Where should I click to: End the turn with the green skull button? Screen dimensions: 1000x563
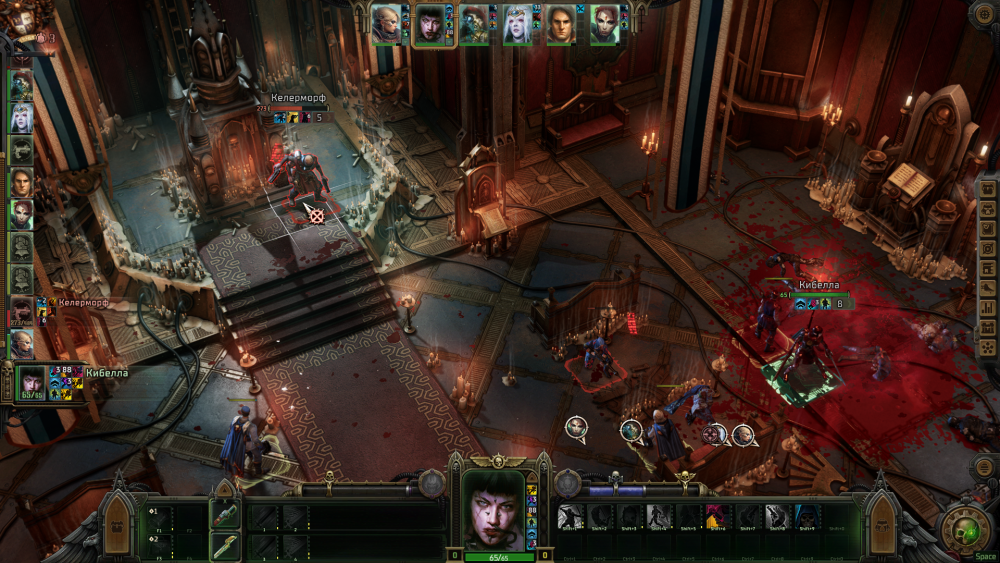[x=961, y=528]
